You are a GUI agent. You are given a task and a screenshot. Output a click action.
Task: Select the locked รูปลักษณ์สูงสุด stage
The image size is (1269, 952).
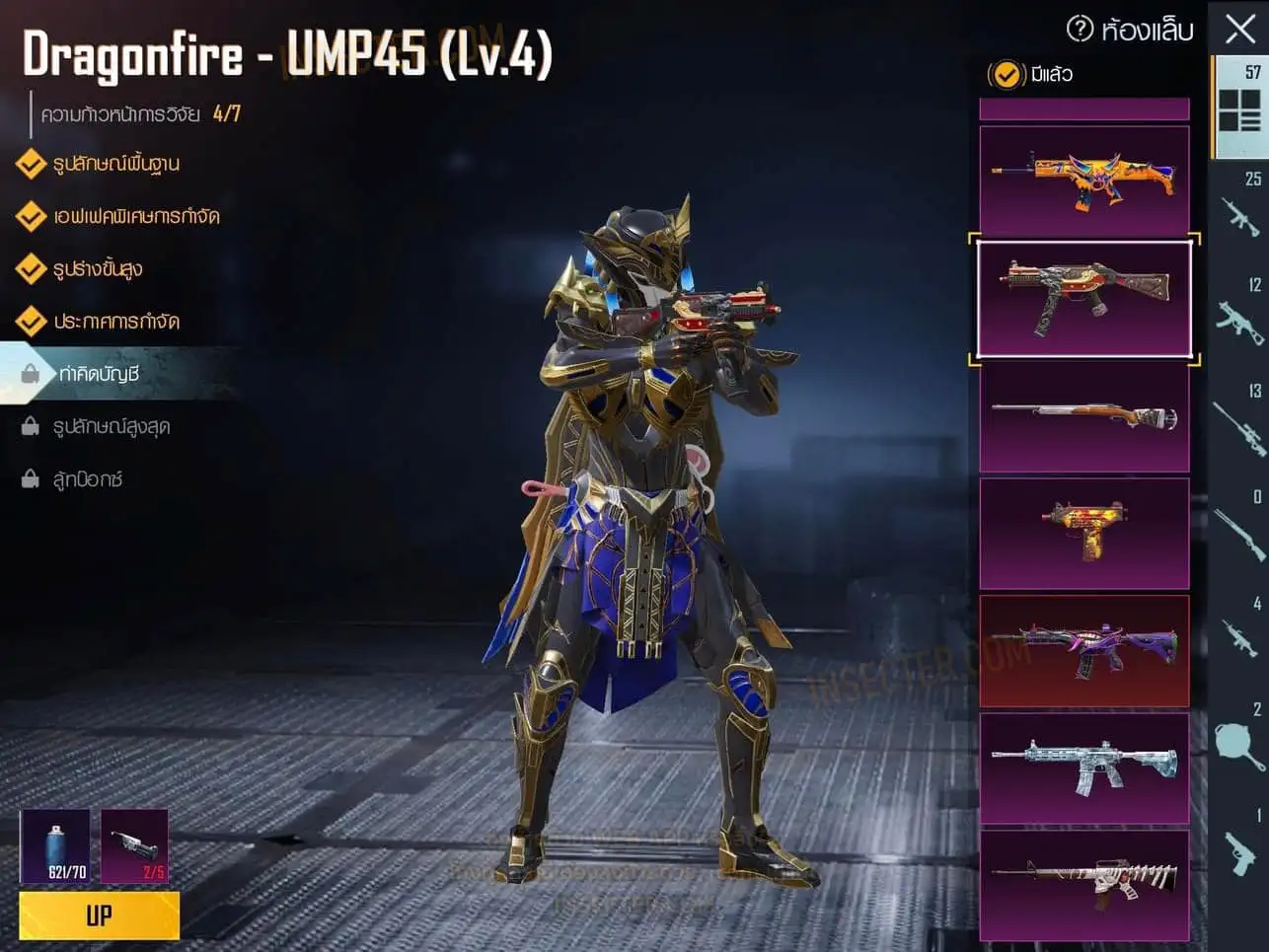[111, 426]
